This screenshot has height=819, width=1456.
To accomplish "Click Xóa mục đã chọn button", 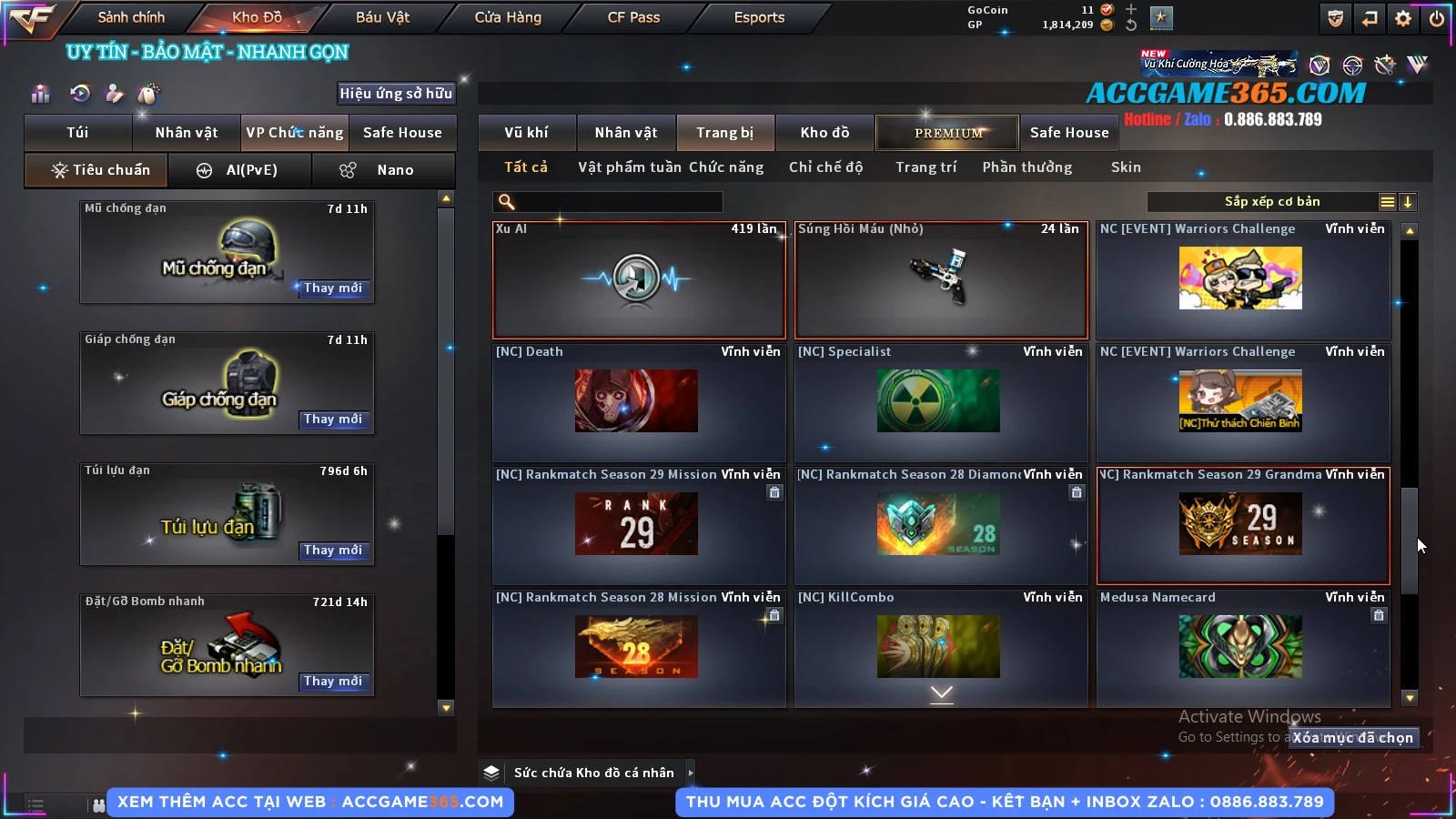I will [x=1353, y=738].
